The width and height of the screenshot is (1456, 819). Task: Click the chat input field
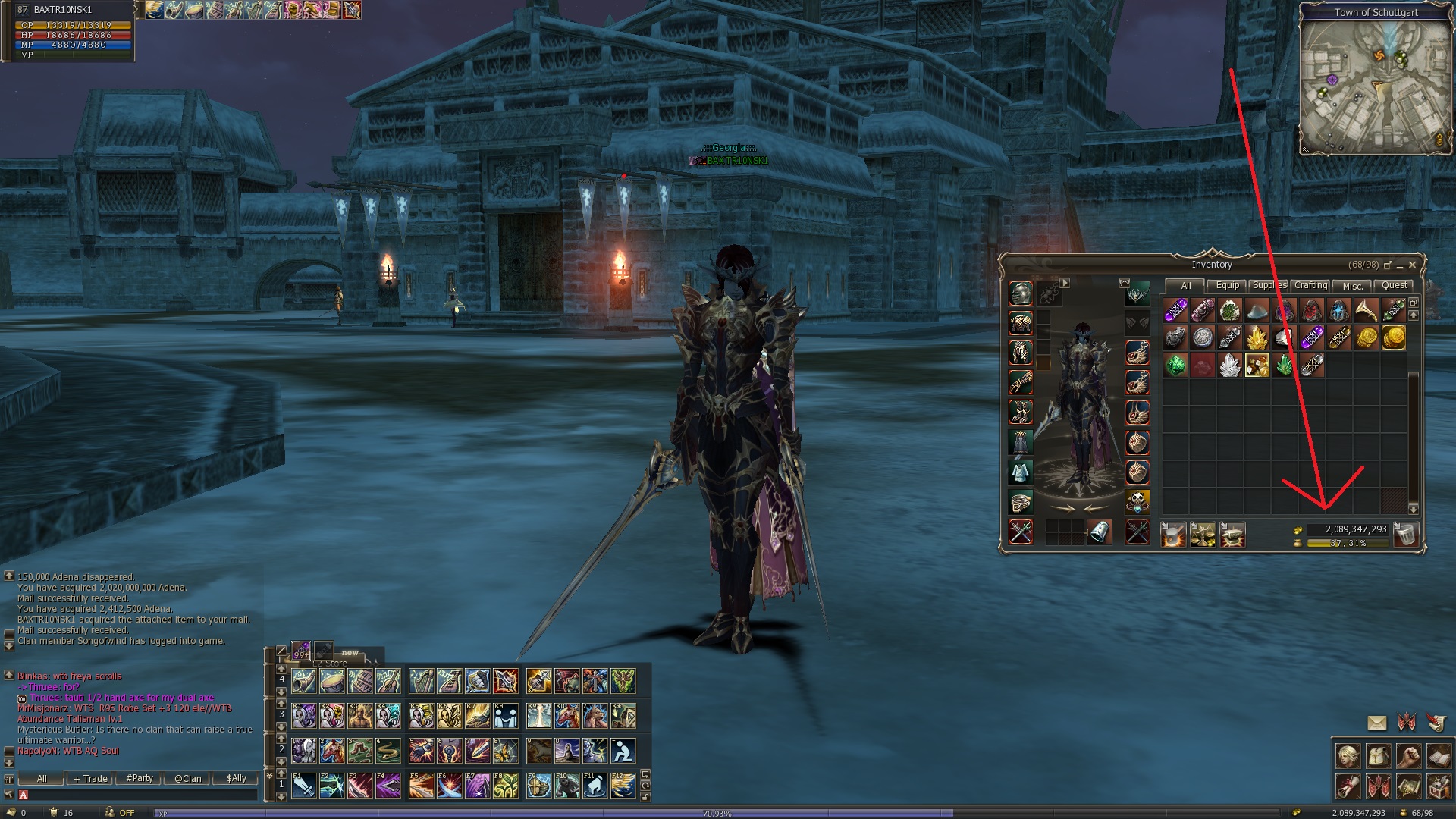pos(140,795)
